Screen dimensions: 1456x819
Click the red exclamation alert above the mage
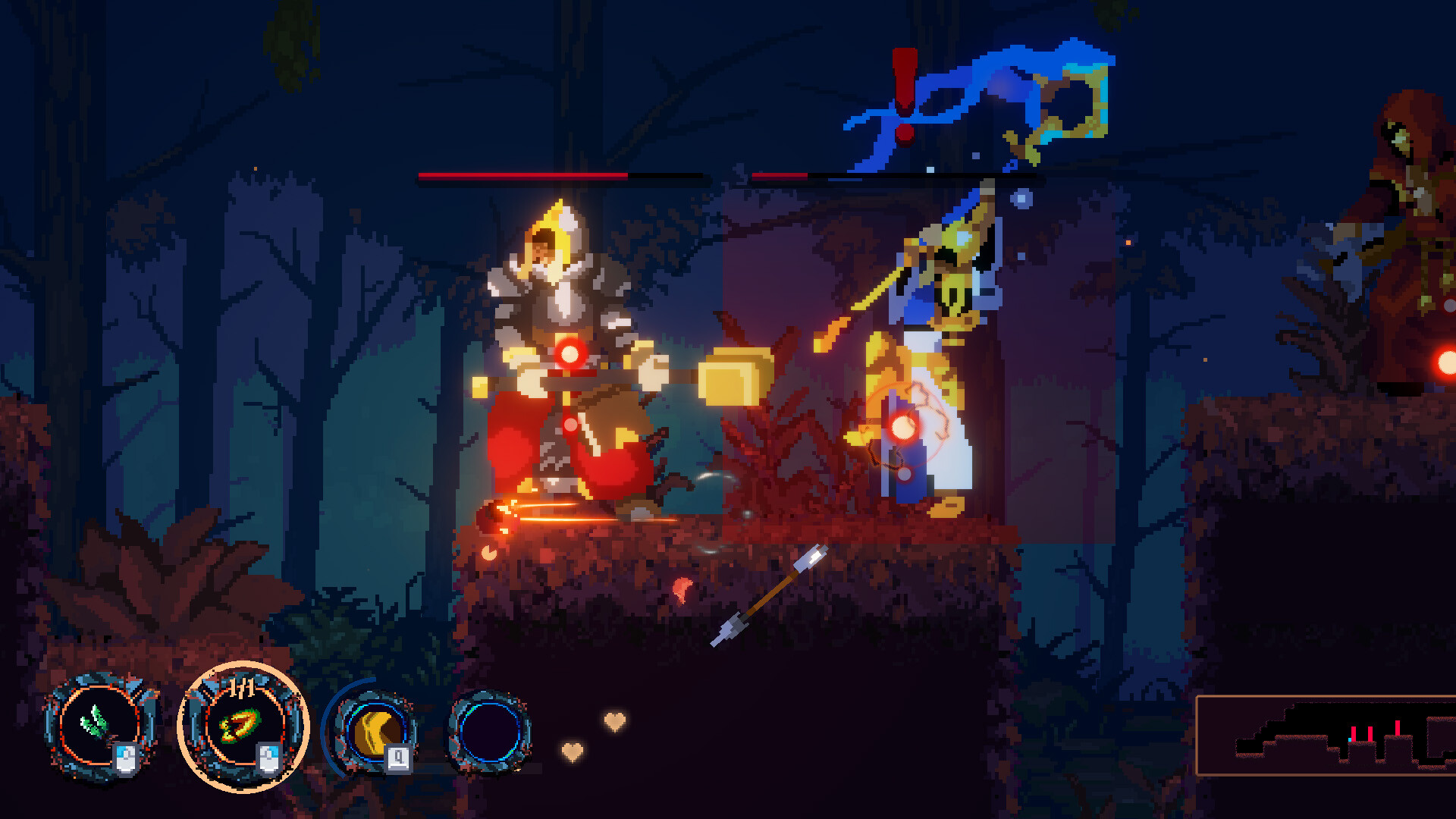[902, 99]
